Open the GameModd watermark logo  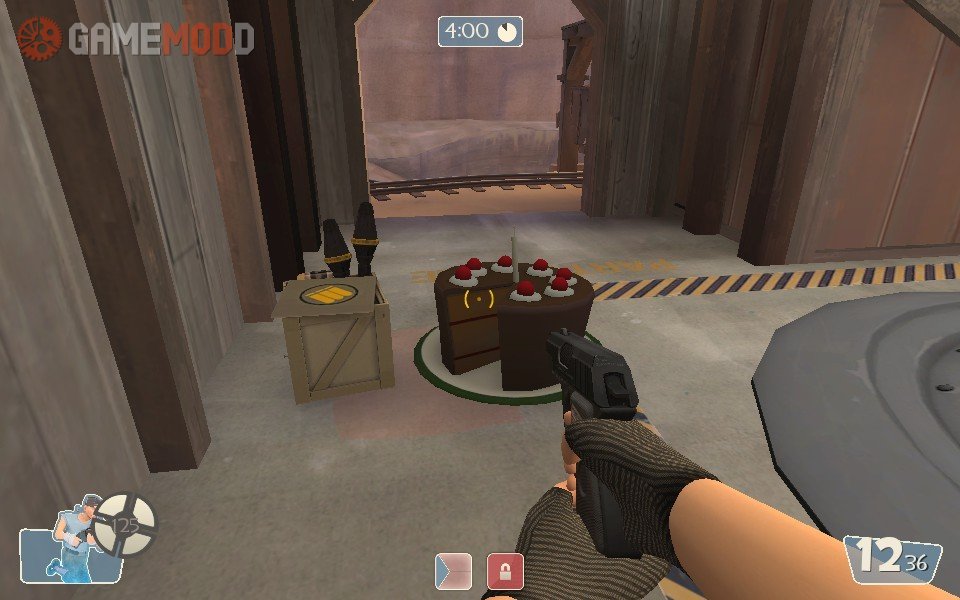coord(135,38)
